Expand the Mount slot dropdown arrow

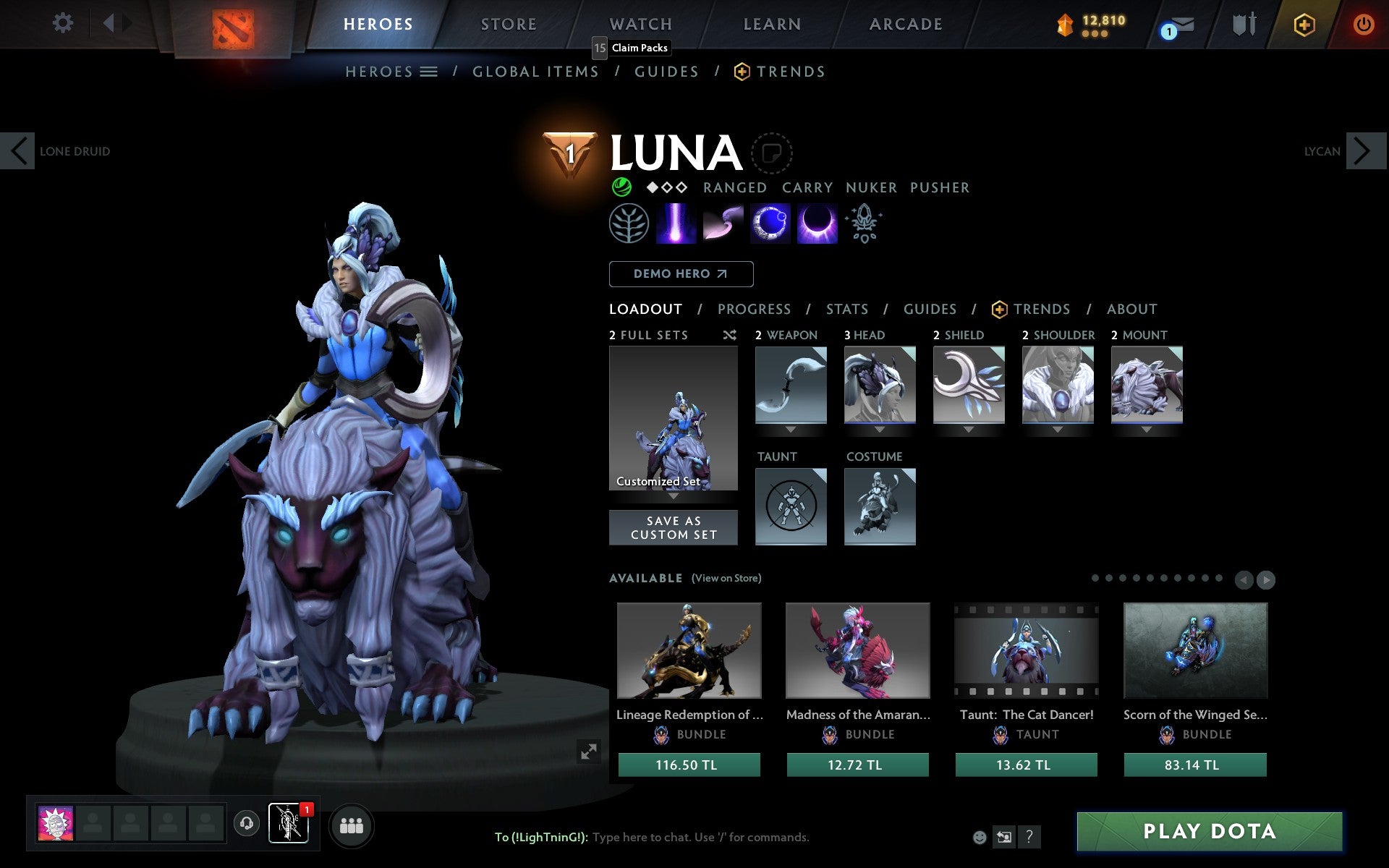point(1147,428)
